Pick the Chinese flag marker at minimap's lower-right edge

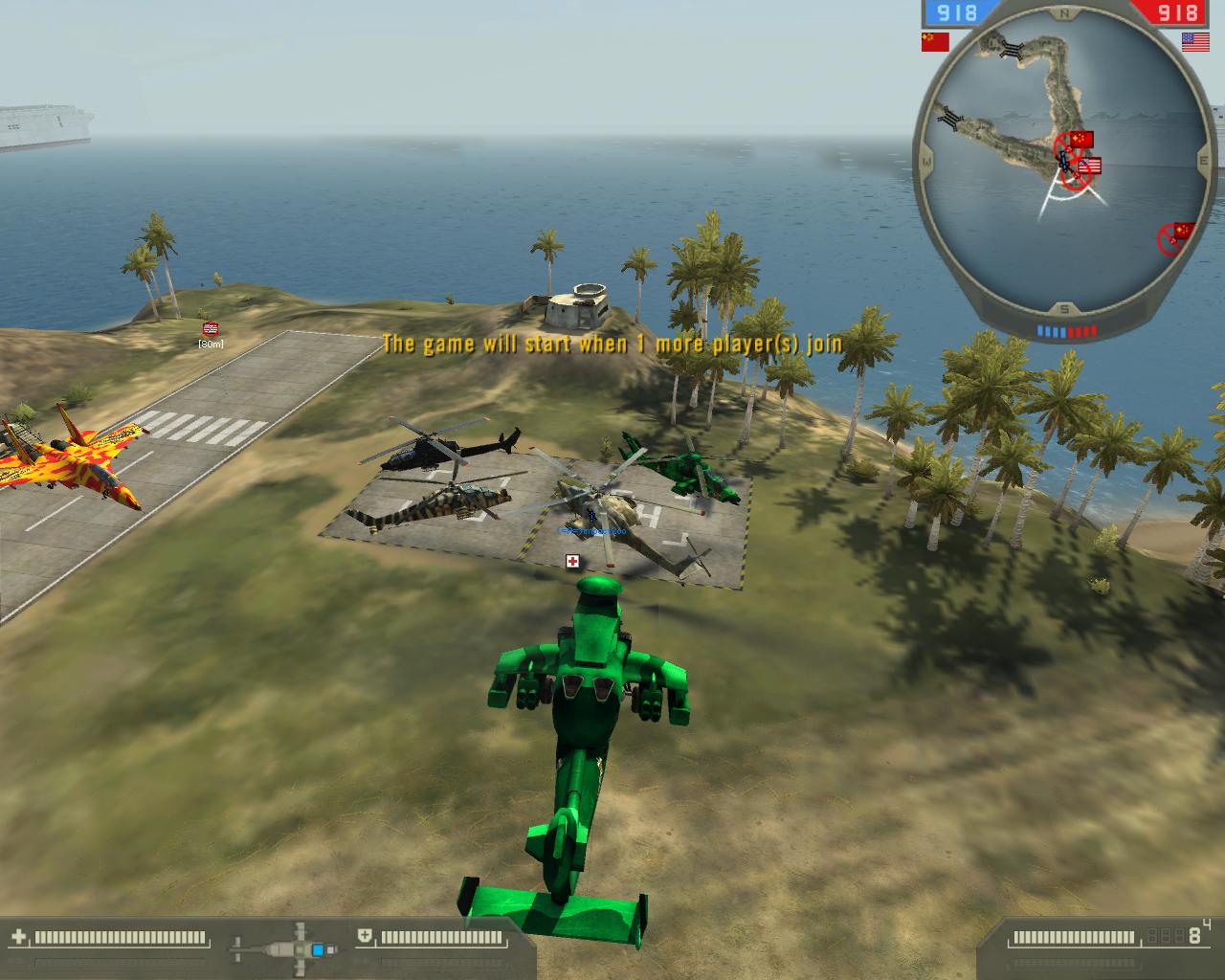tap(1183, 232)
